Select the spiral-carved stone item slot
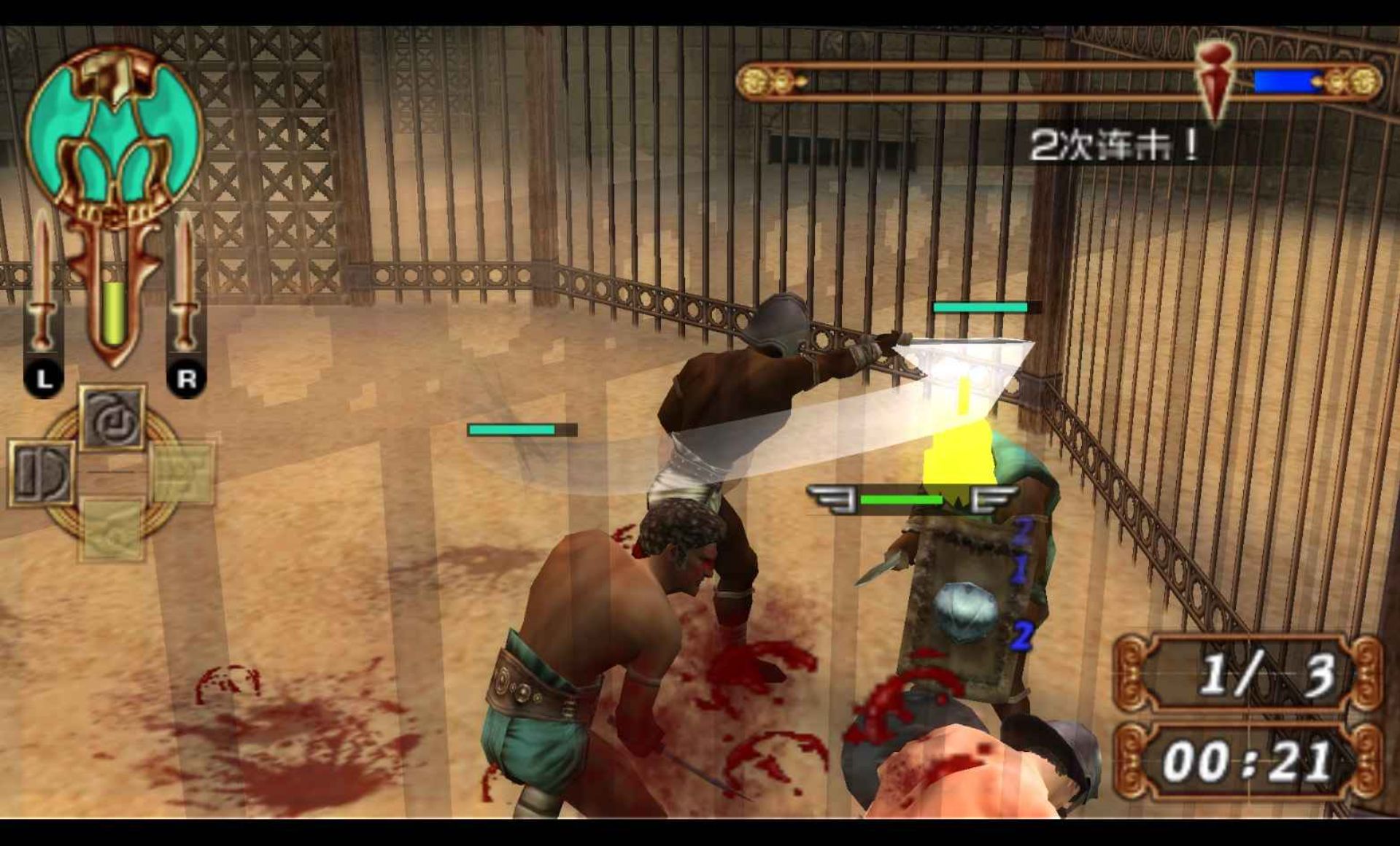This screenshot has width=1400, height=846. (x=112, y=418)
